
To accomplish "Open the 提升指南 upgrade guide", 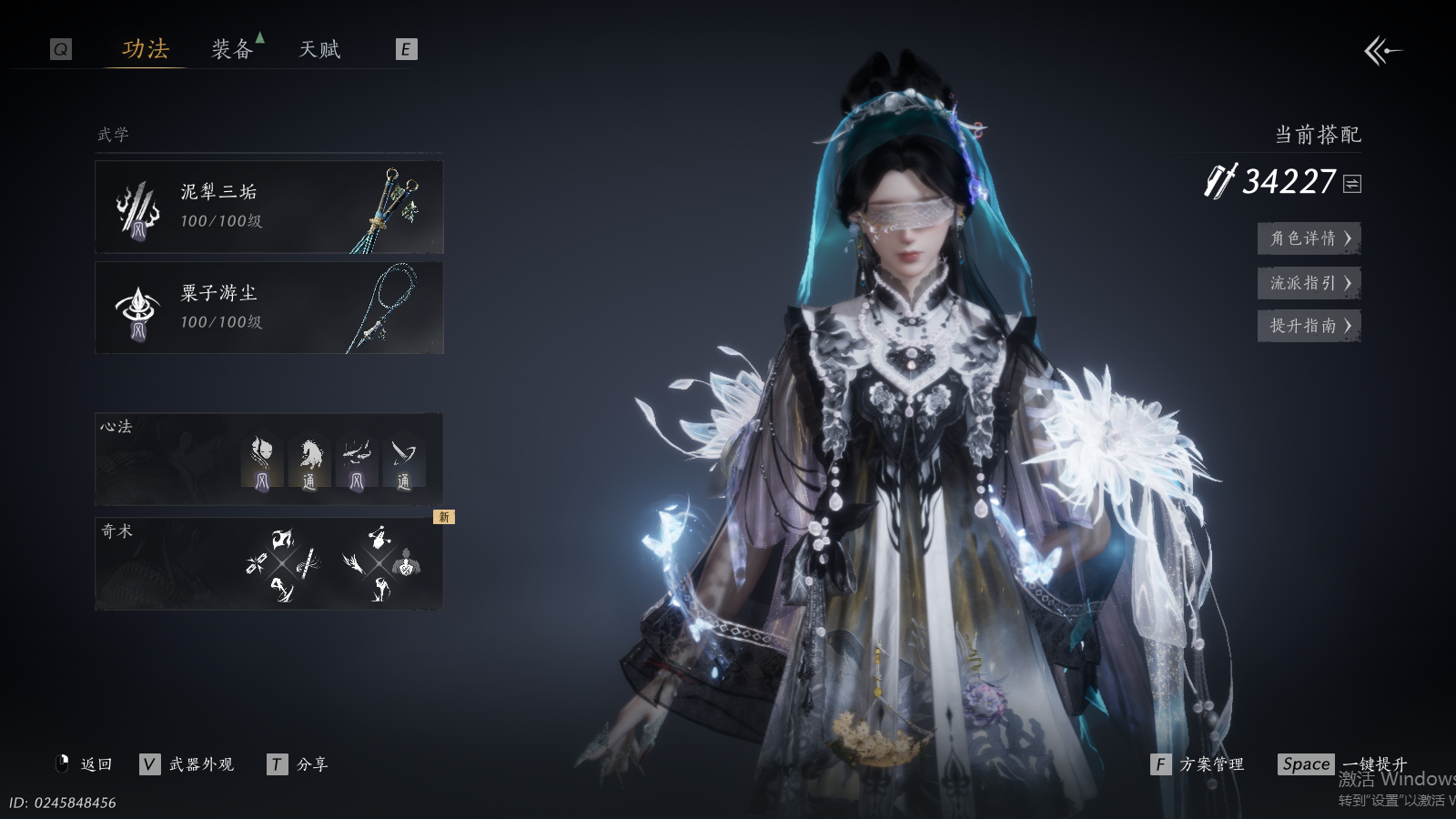I will (x=1309, y=326).
